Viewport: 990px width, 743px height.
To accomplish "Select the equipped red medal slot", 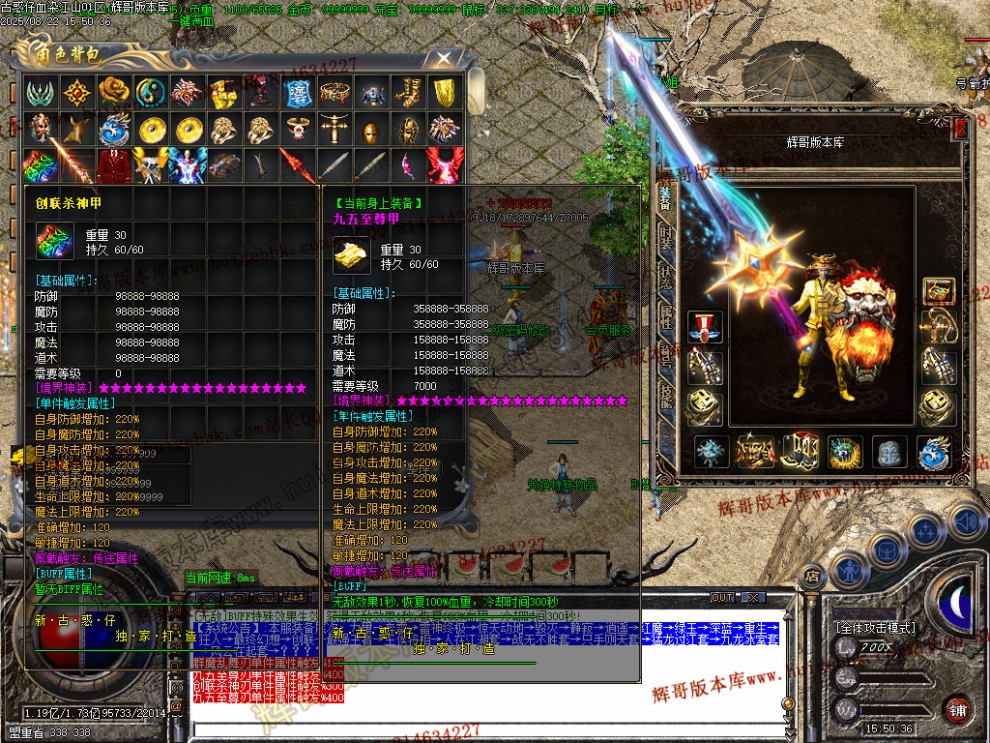I will click(x=704, y=327).
